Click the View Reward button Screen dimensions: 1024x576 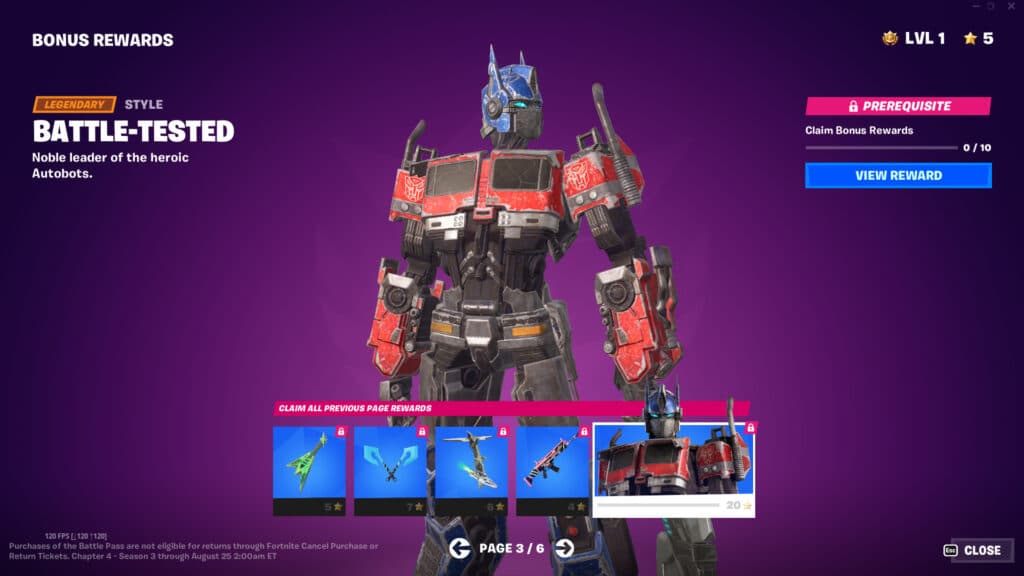tap(898, 176)
